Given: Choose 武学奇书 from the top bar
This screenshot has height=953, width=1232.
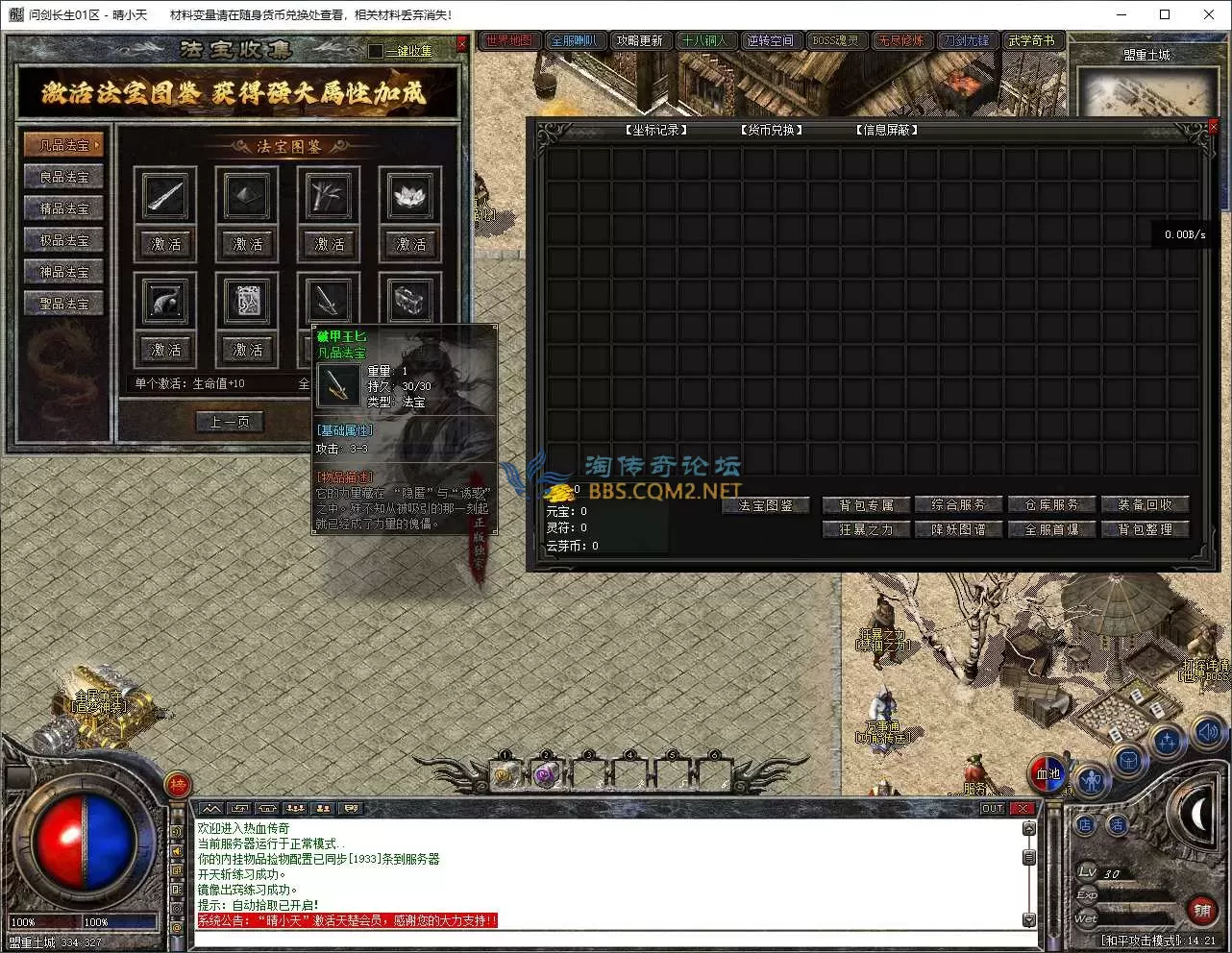Looking at the screenshot, I should click(x=1031, y=40).
